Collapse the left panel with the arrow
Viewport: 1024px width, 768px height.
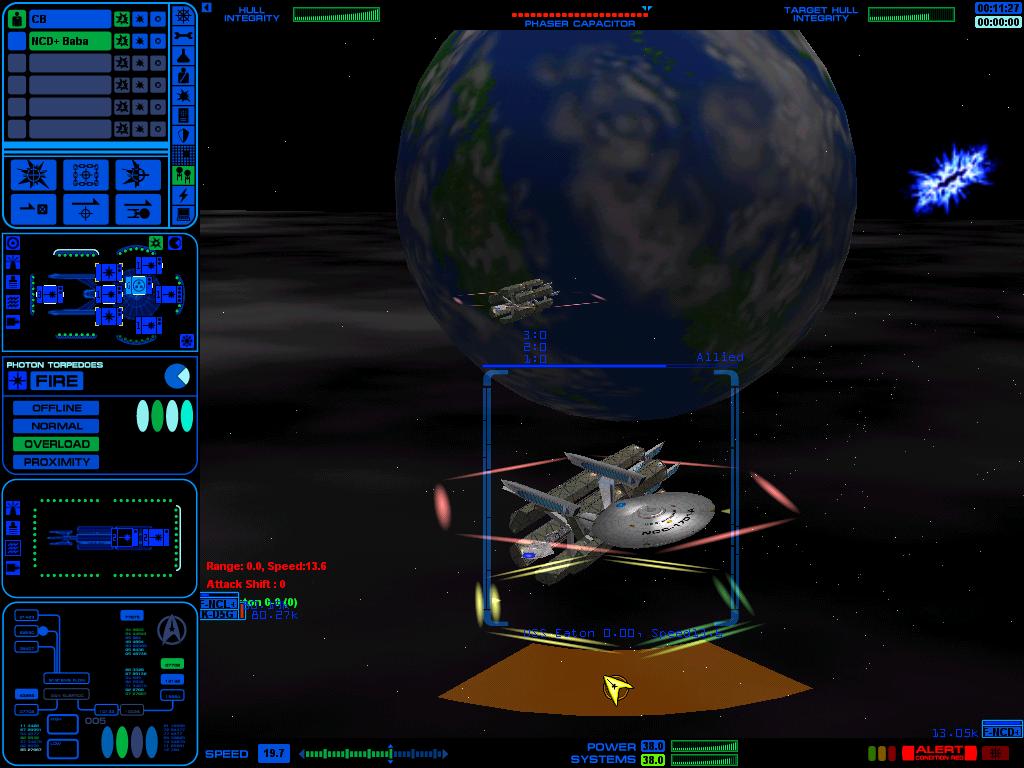point(206,8)
